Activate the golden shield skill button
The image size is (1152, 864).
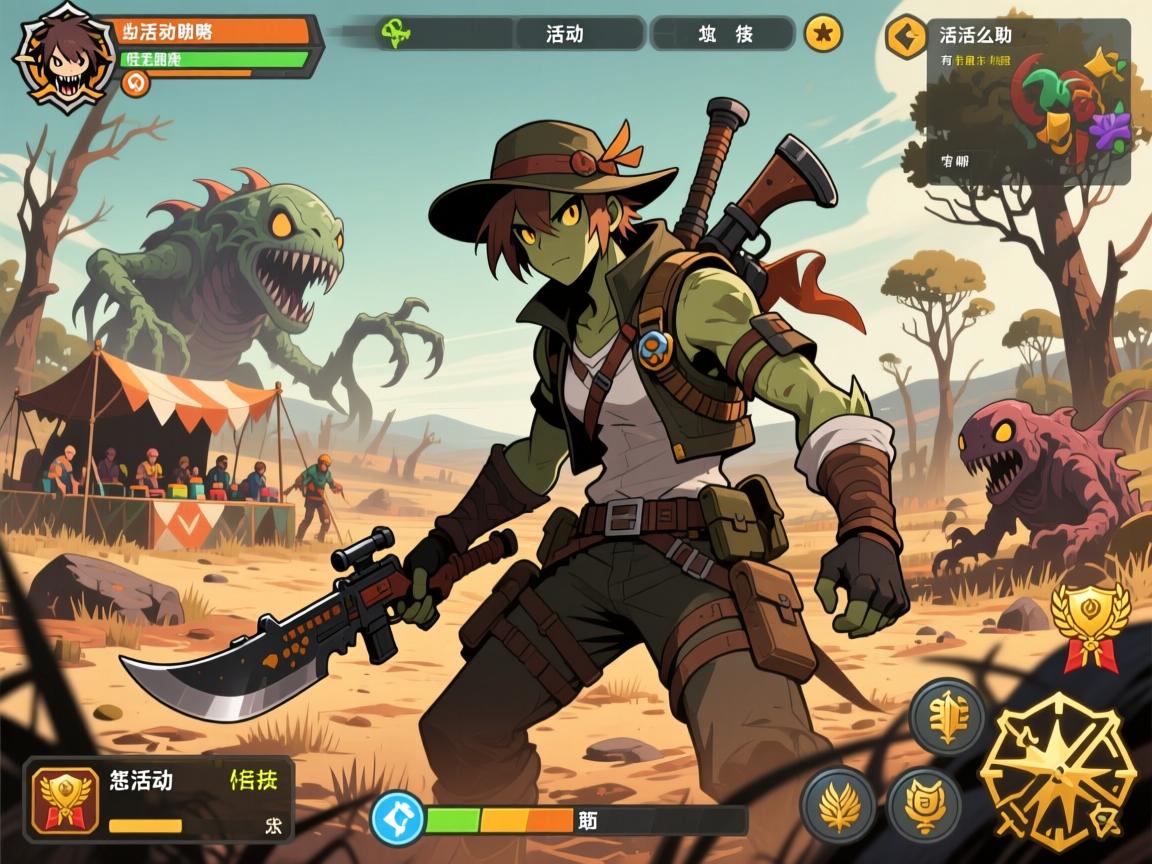point(925,804)
